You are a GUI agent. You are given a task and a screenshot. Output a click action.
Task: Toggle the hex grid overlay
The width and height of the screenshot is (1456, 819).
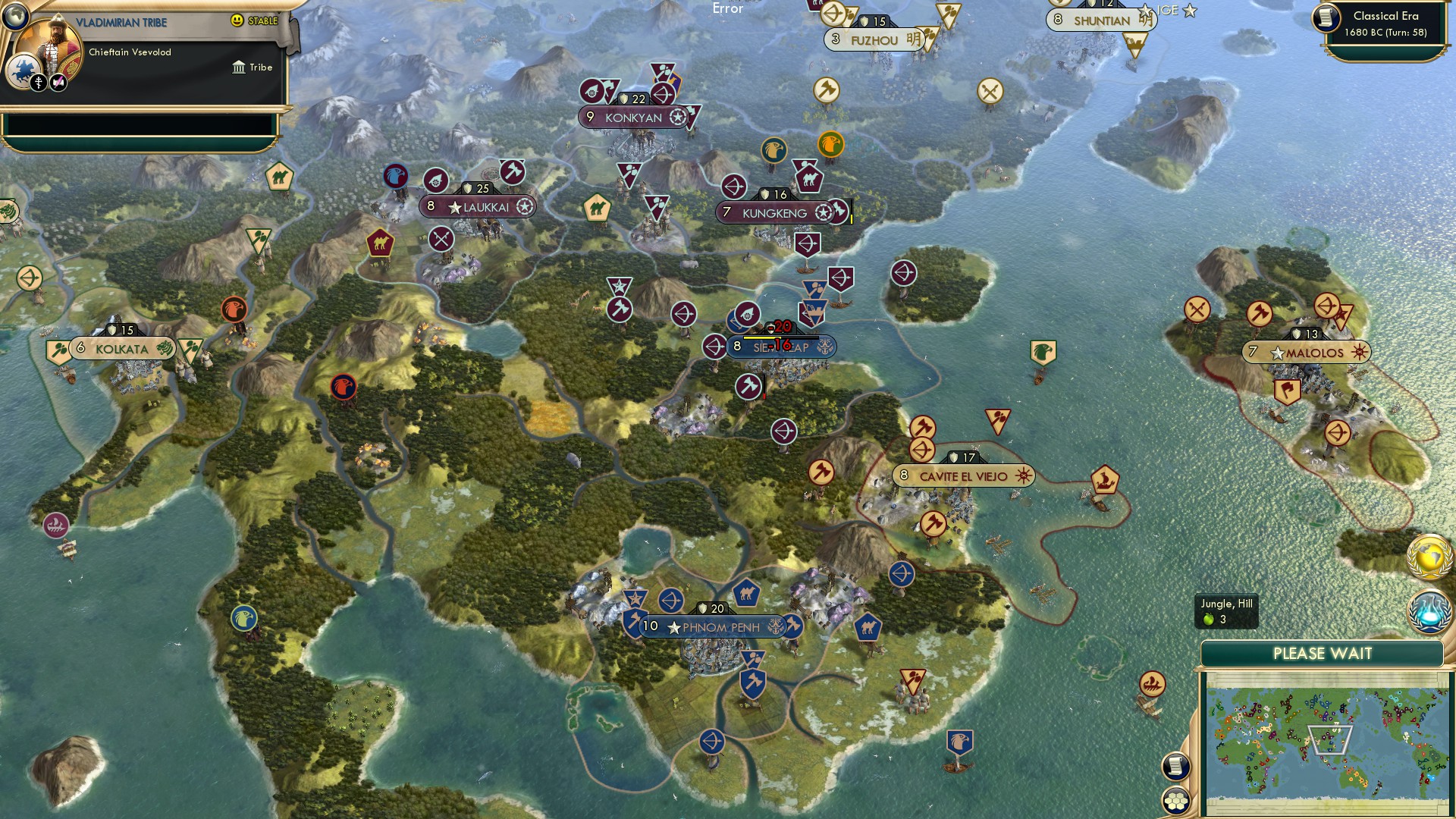(1175, 802)
